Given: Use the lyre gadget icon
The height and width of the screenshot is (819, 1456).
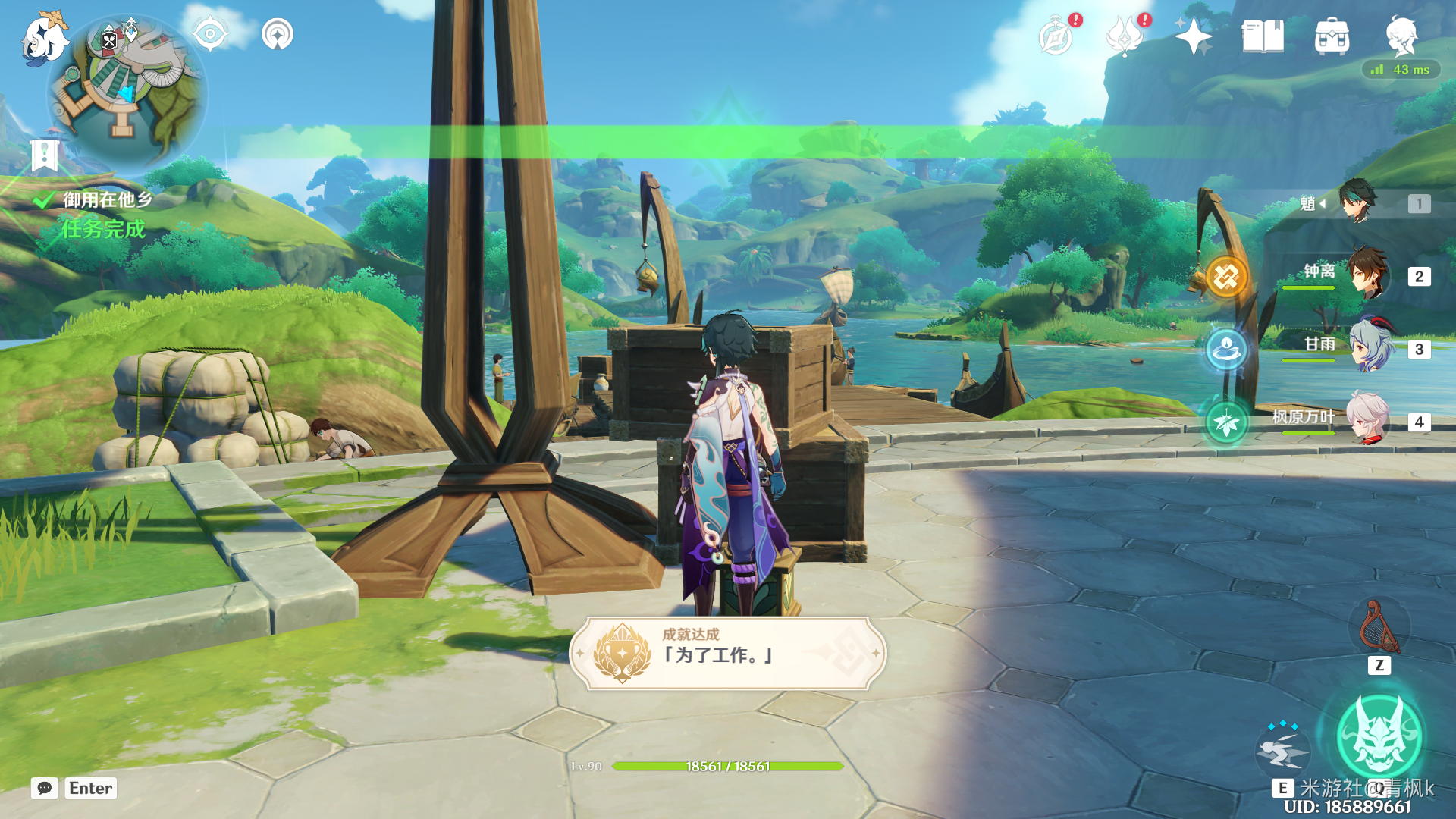Looking at the screenshot, I should pyautogui.click(x=1379, y=628).
